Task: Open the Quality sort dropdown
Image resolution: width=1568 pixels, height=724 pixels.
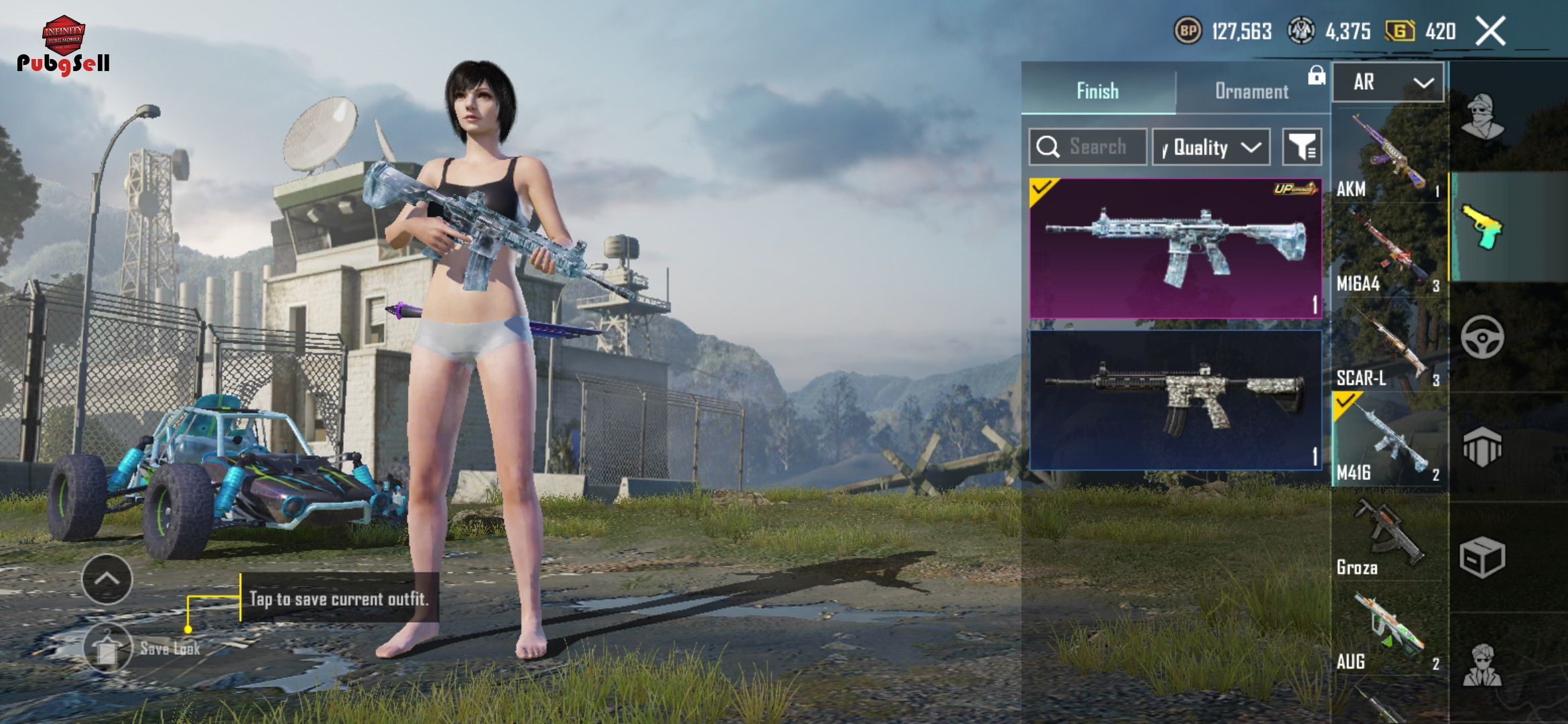Action: click(x=1211, y=147)
